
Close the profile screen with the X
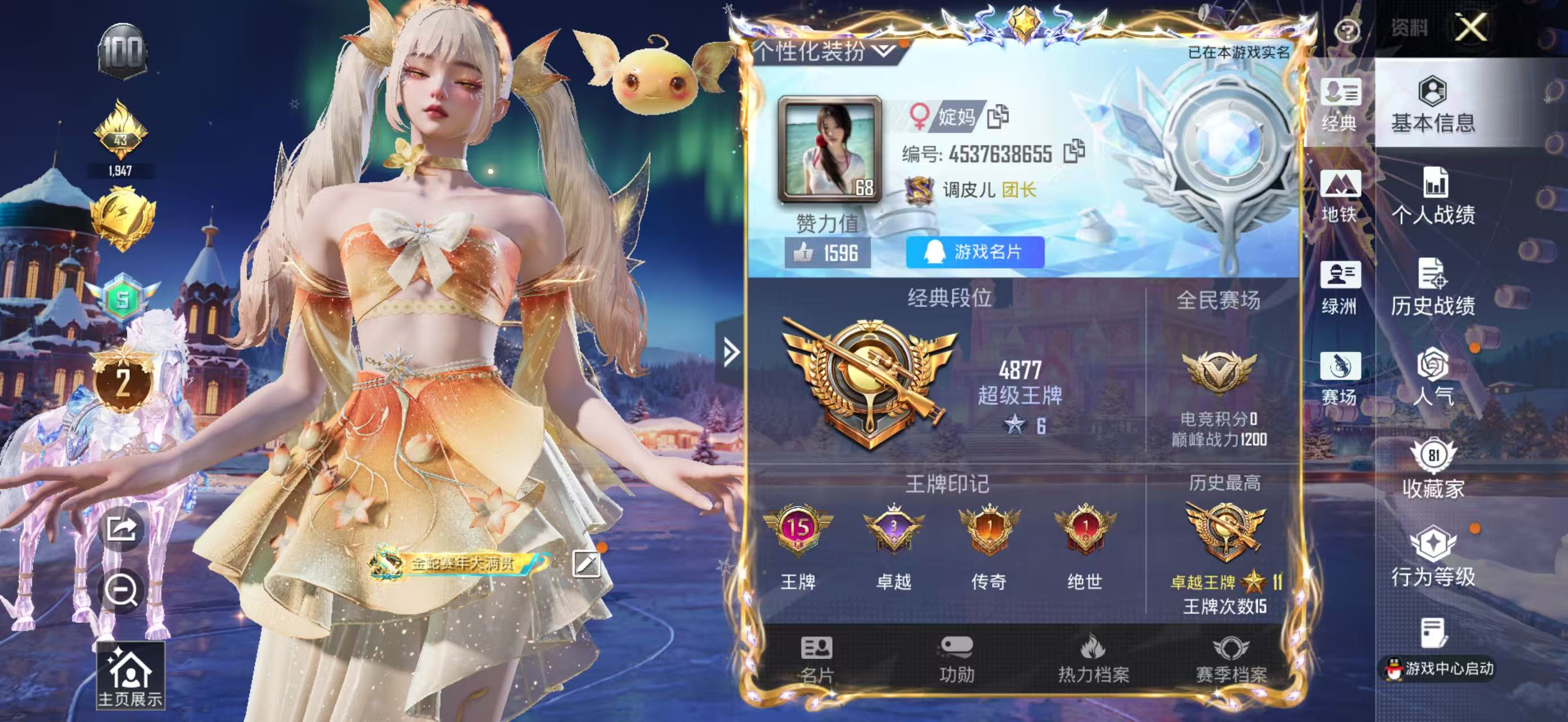[1470, 28]
